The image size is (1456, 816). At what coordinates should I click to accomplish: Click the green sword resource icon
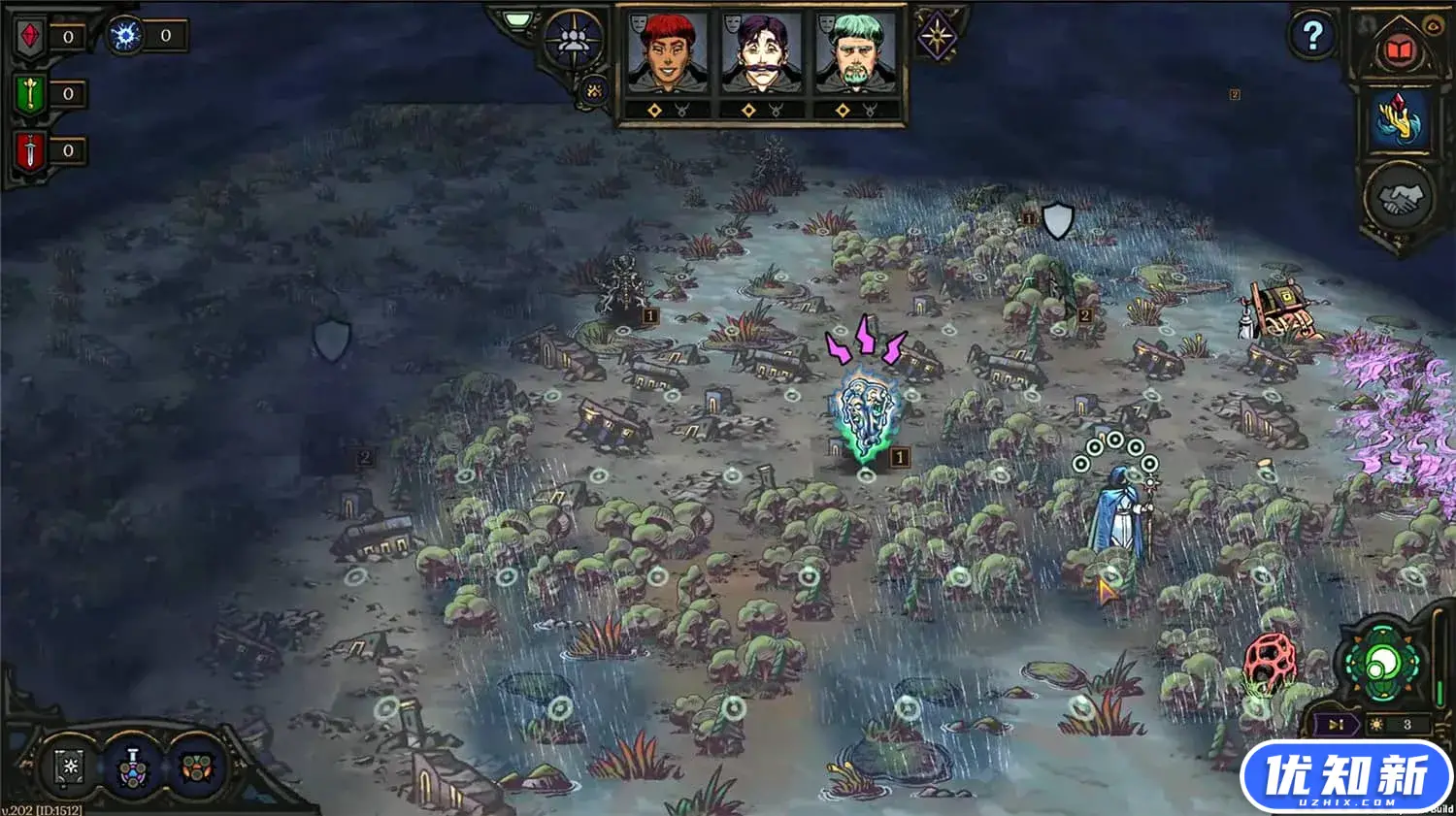(30, 94)
